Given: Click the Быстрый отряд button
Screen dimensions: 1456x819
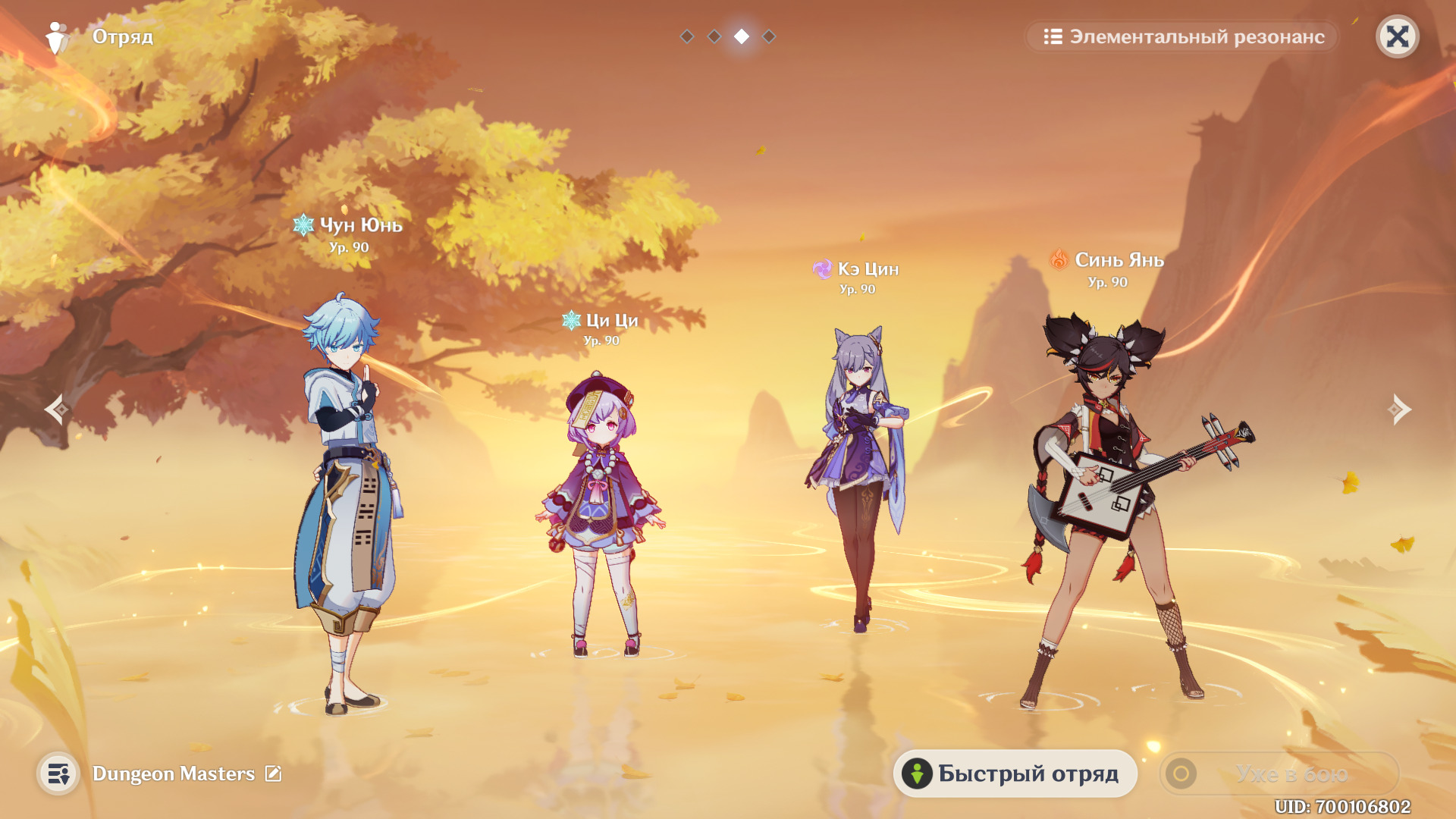Looking at the screenshot, I should click(x=1015, y=773).
